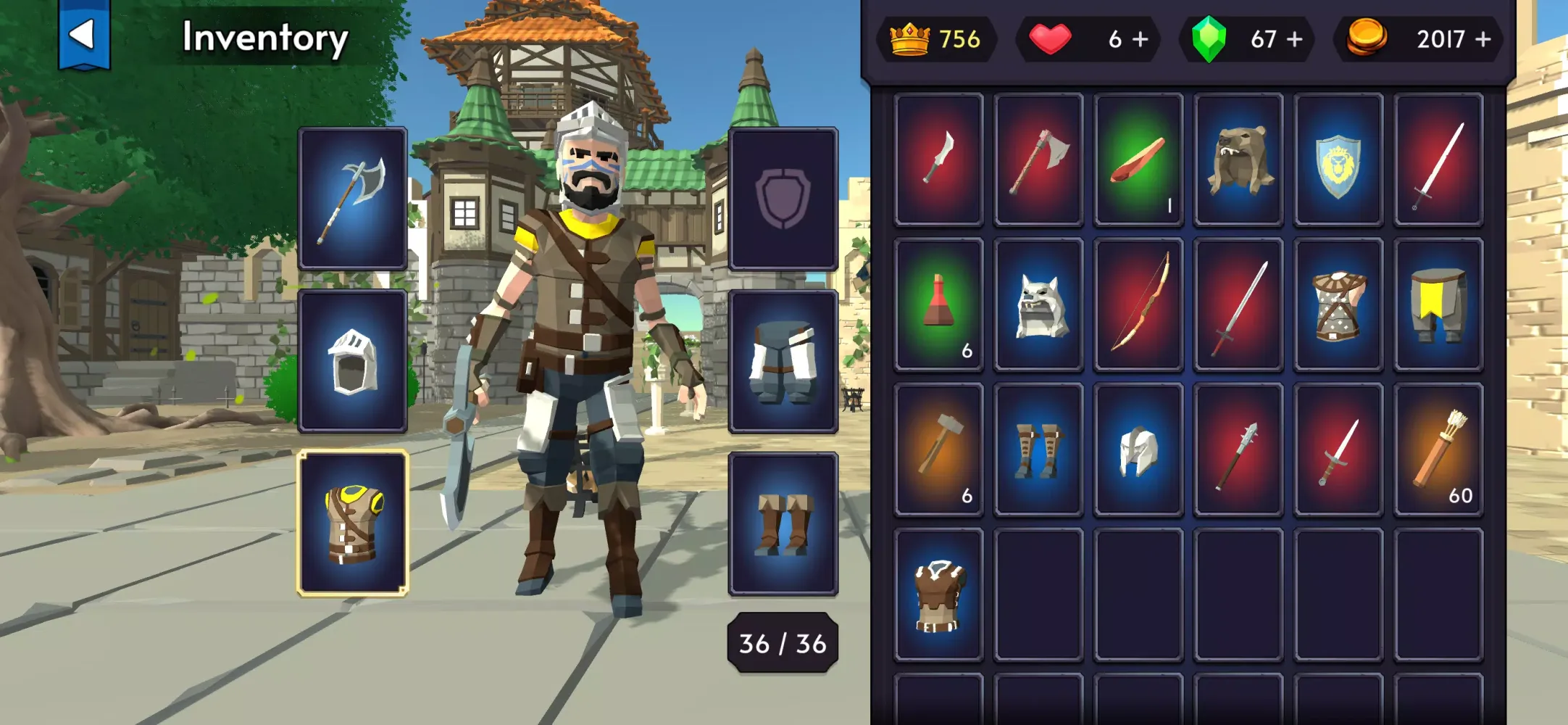Add gold coins with the plus button

pos(1483,39)
